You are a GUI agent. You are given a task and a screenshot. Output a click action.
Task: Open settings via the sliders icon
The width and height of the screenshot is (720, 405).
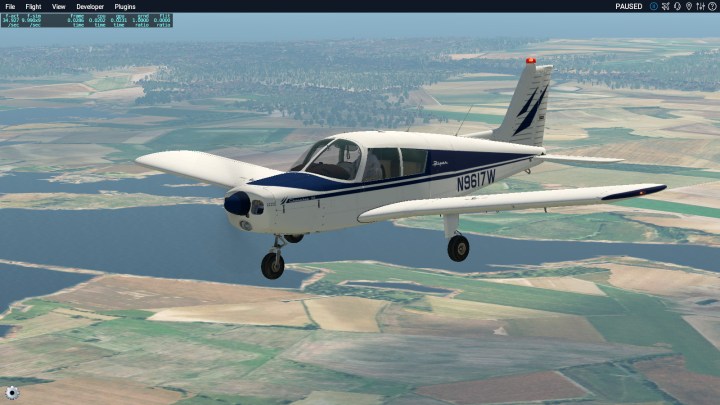700,6
